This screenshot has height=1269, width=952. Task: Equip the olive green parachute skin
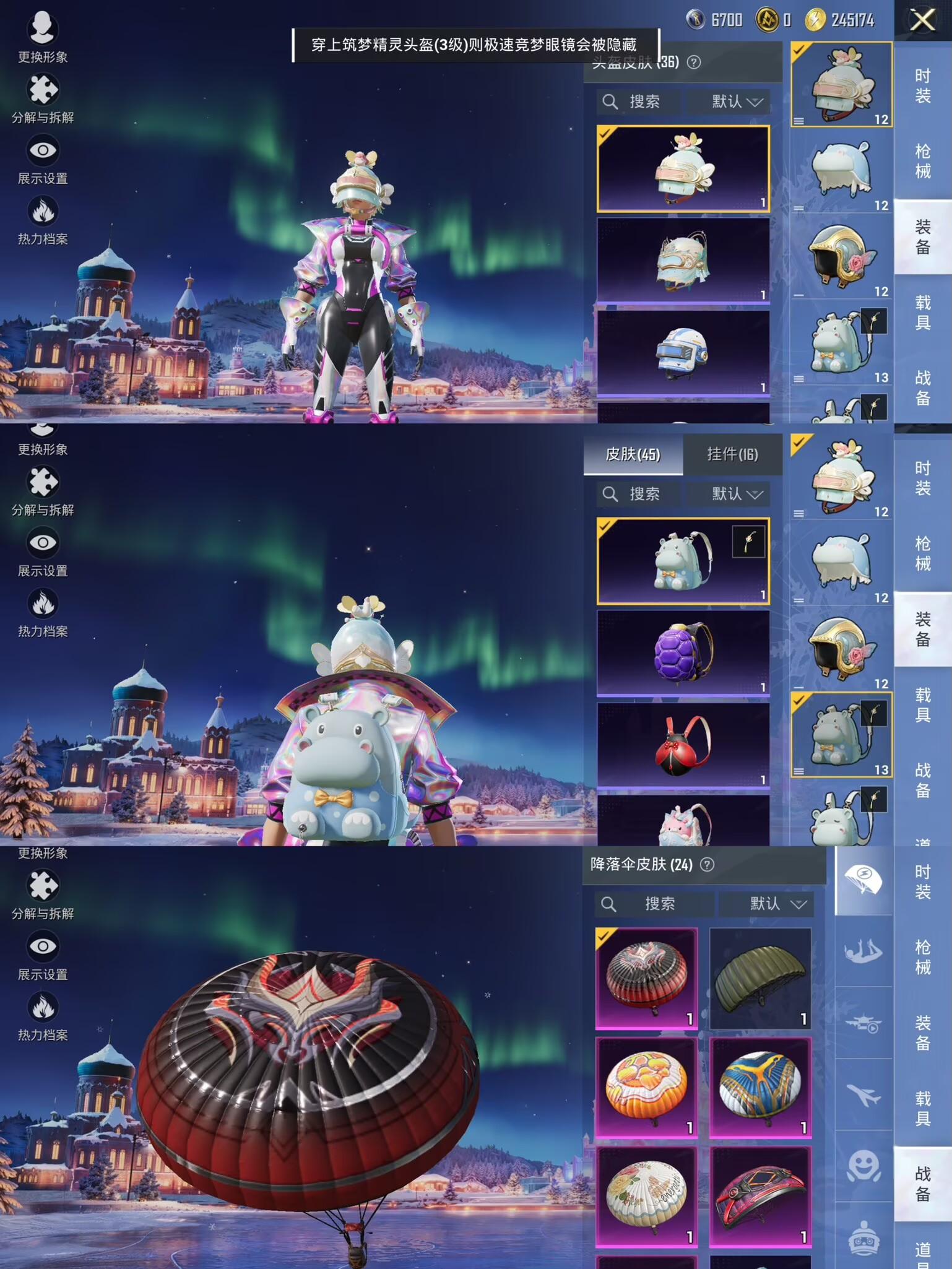tap(760, 978)
